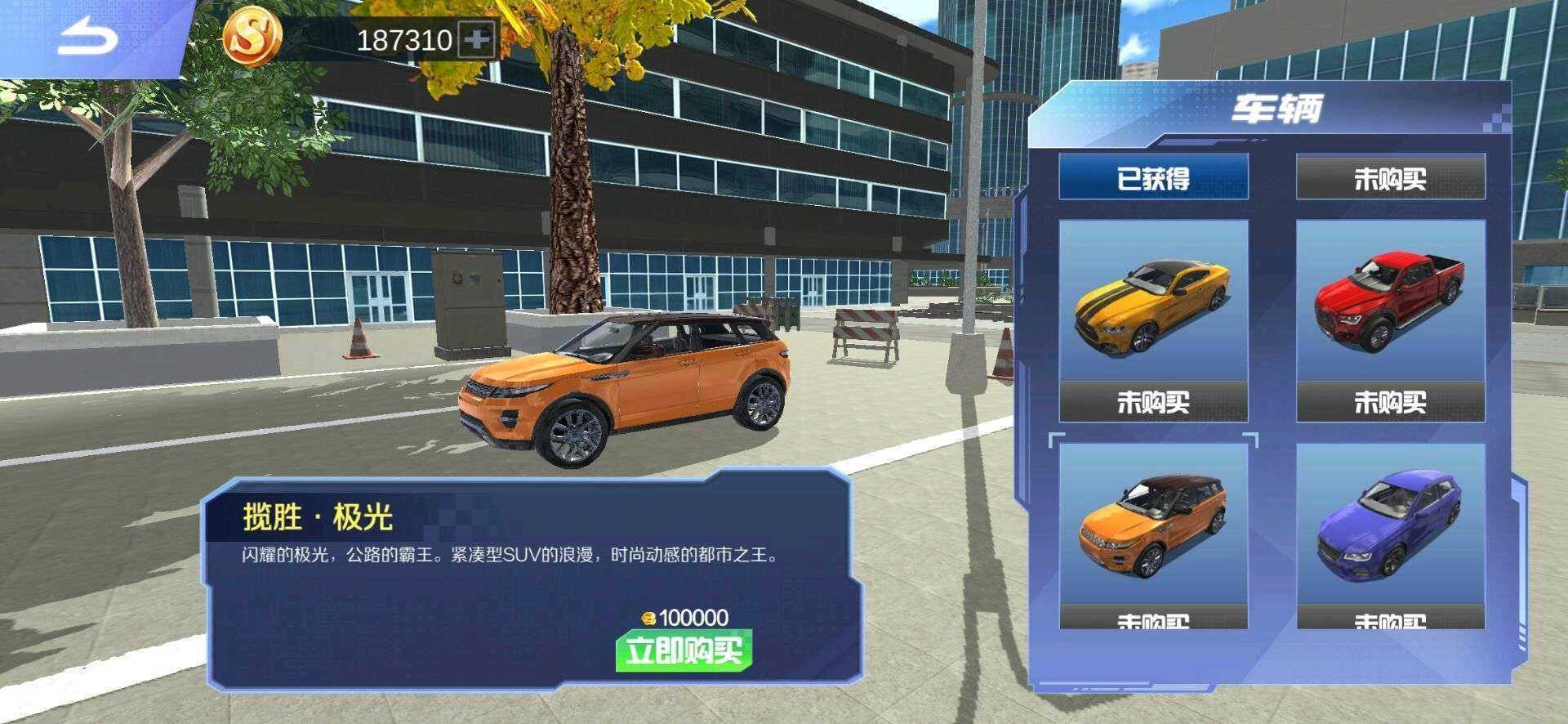This screenshot has height=724, width=1568.
Task: Select the gold coin currency icon
Action: tap(253, 37)
